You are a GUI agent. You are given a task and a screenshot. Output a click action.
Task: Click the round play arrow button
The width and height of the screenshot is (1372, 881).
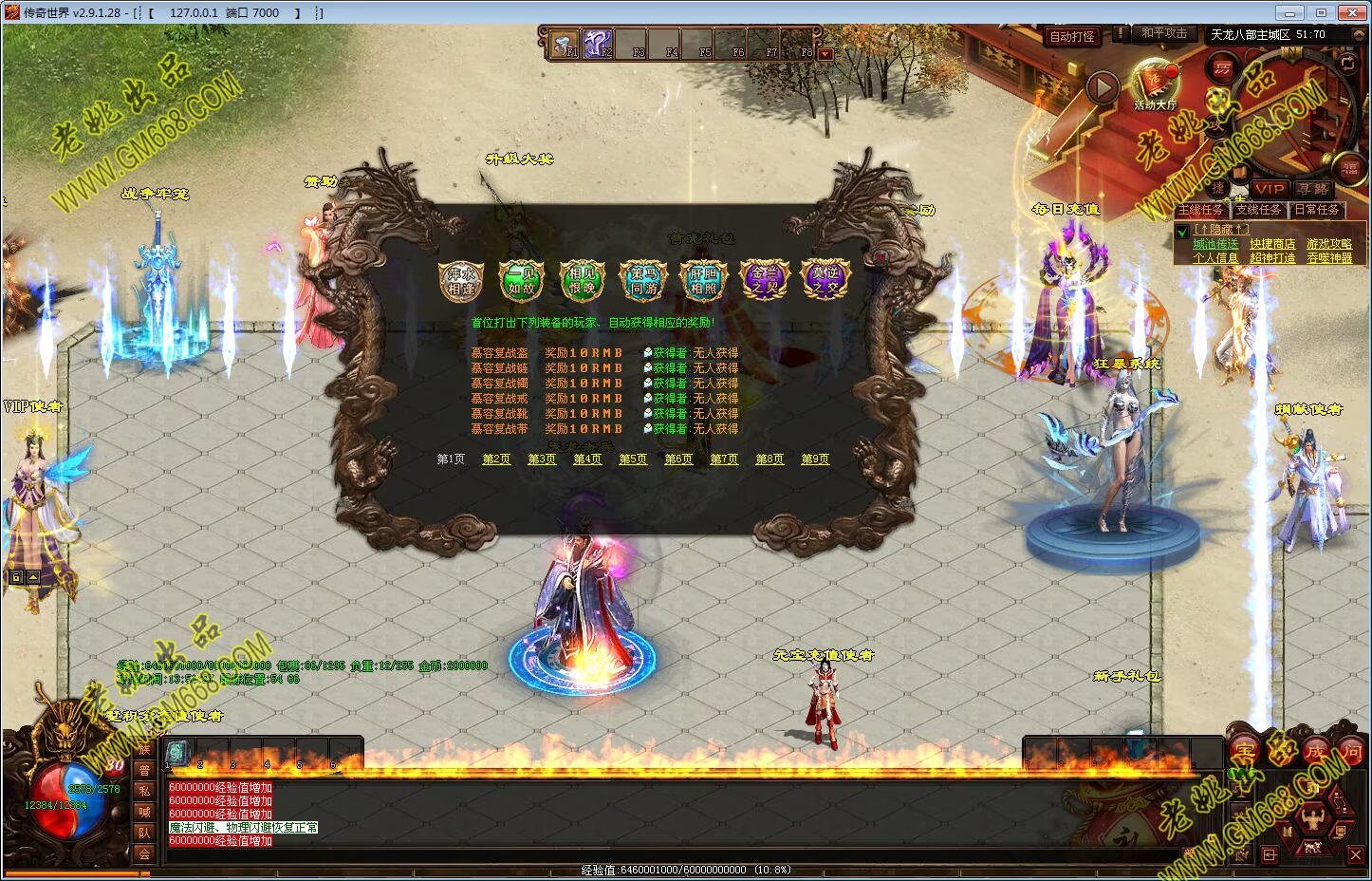point(1102,88)
